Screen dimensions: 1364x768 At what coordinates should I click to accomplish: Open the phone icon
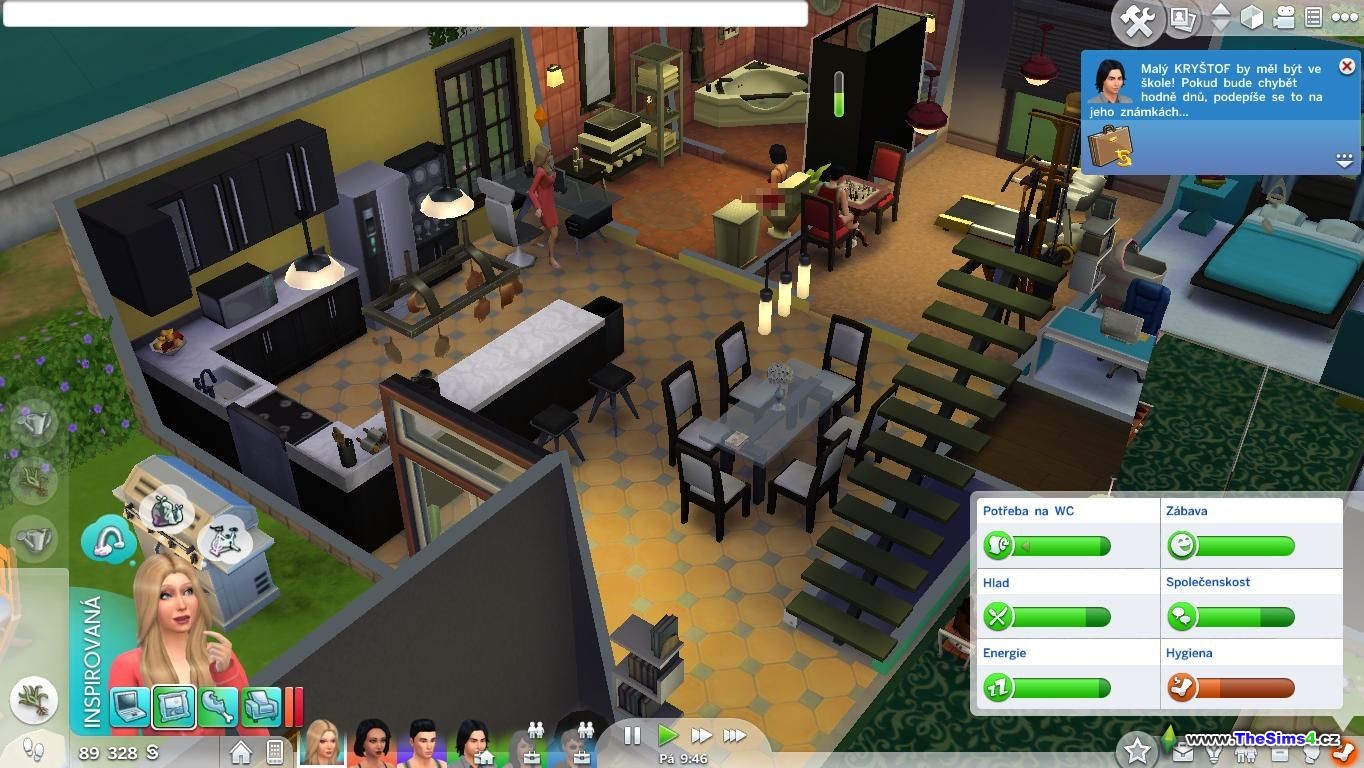tap(274, 751)
